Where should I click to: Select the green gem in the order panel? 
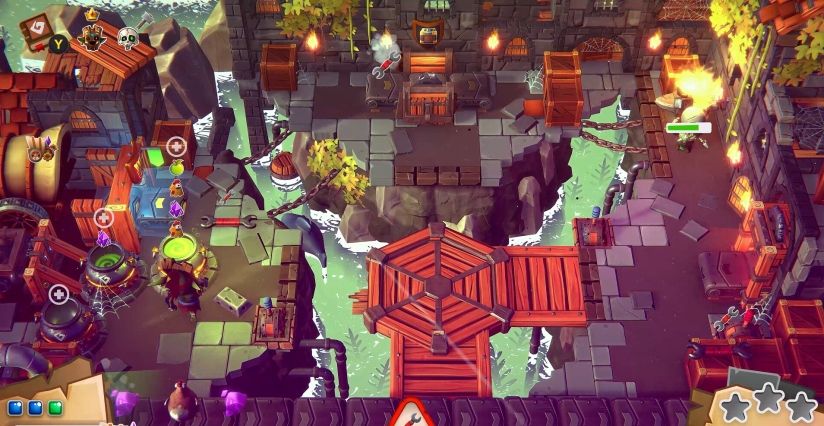55,407
